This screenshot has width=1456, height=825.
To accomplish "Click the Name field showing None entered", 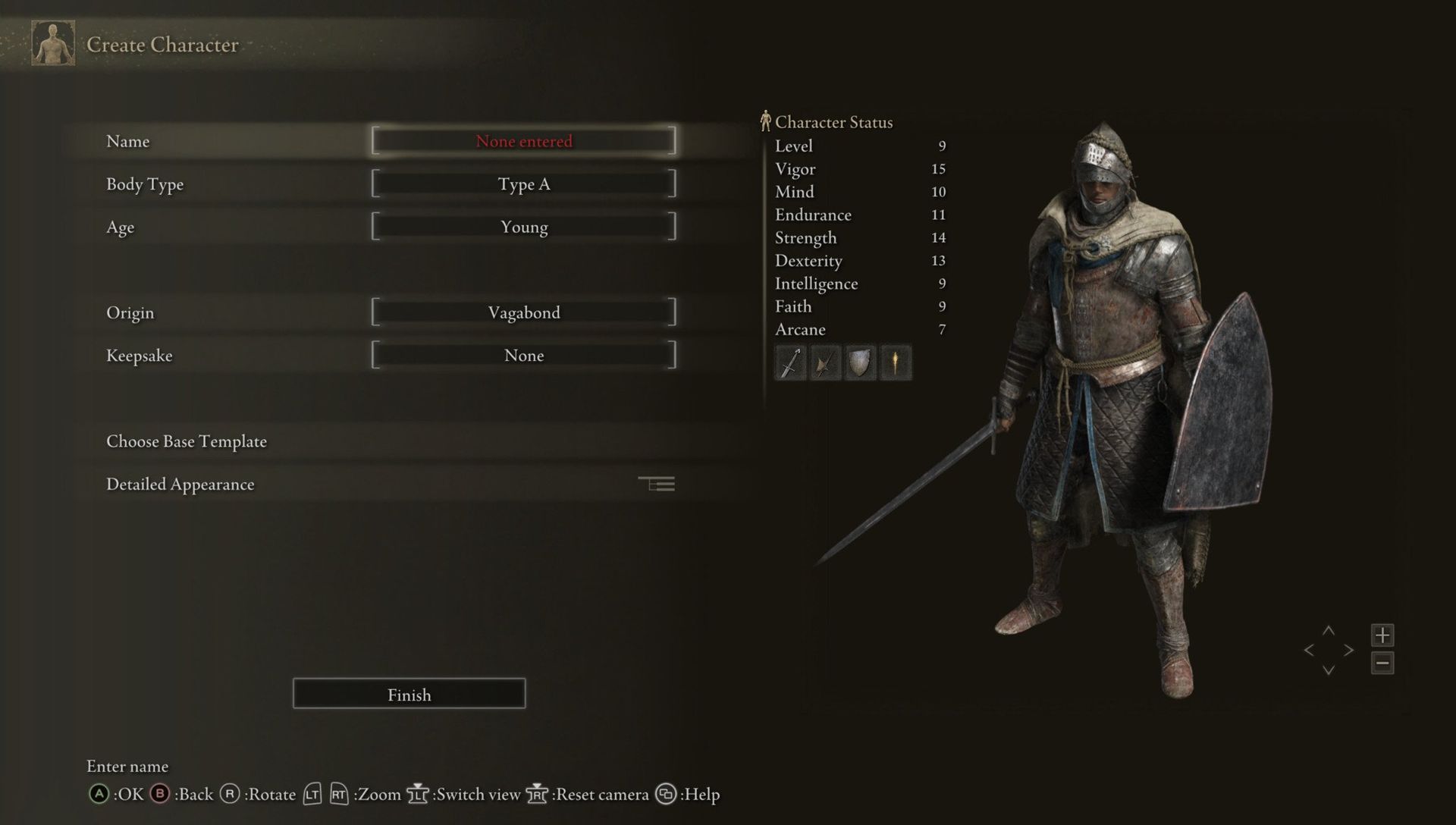I will pos(523,140).
